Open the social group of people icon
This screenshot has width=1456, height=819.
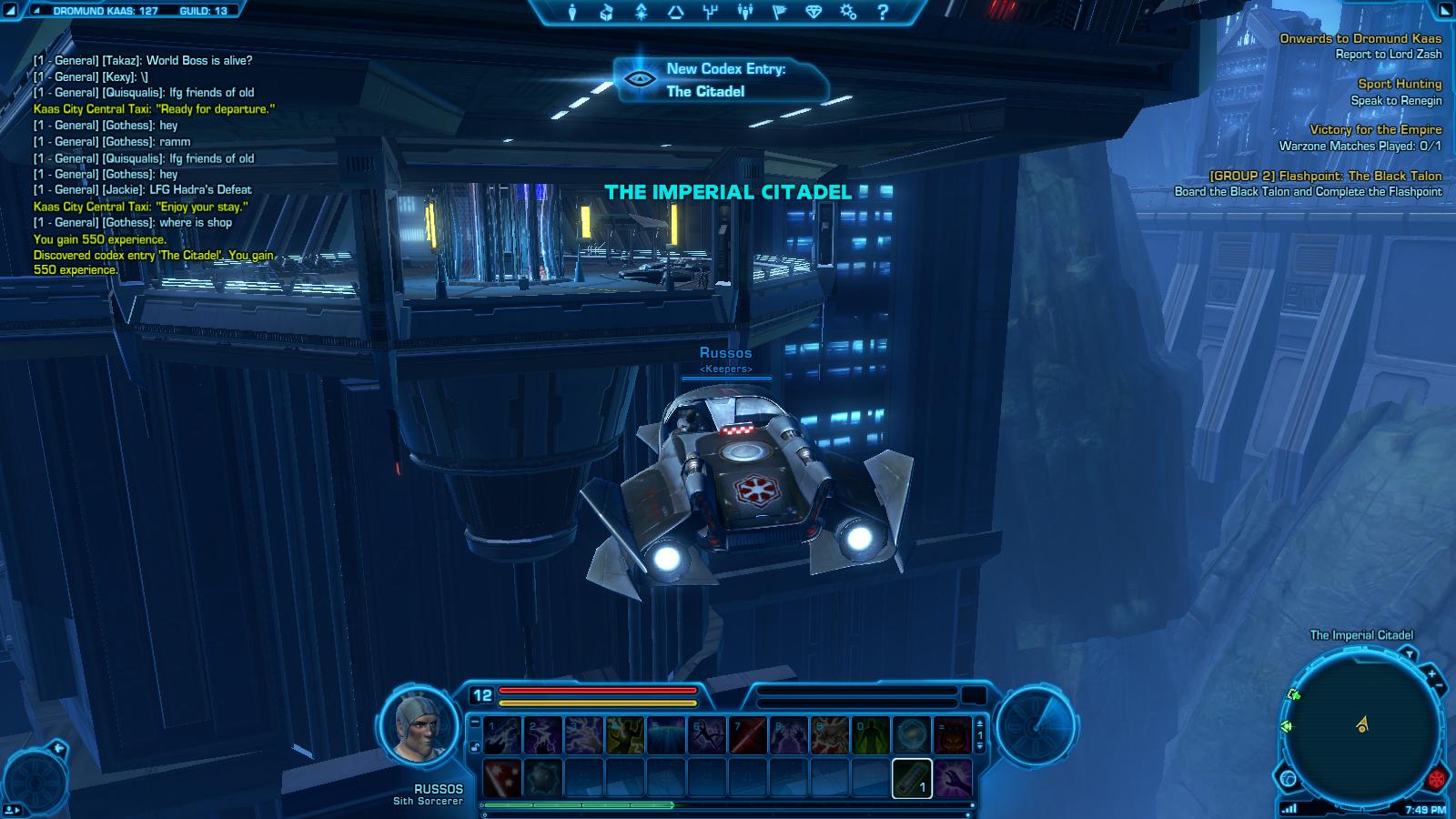click(x=745, y=13)
